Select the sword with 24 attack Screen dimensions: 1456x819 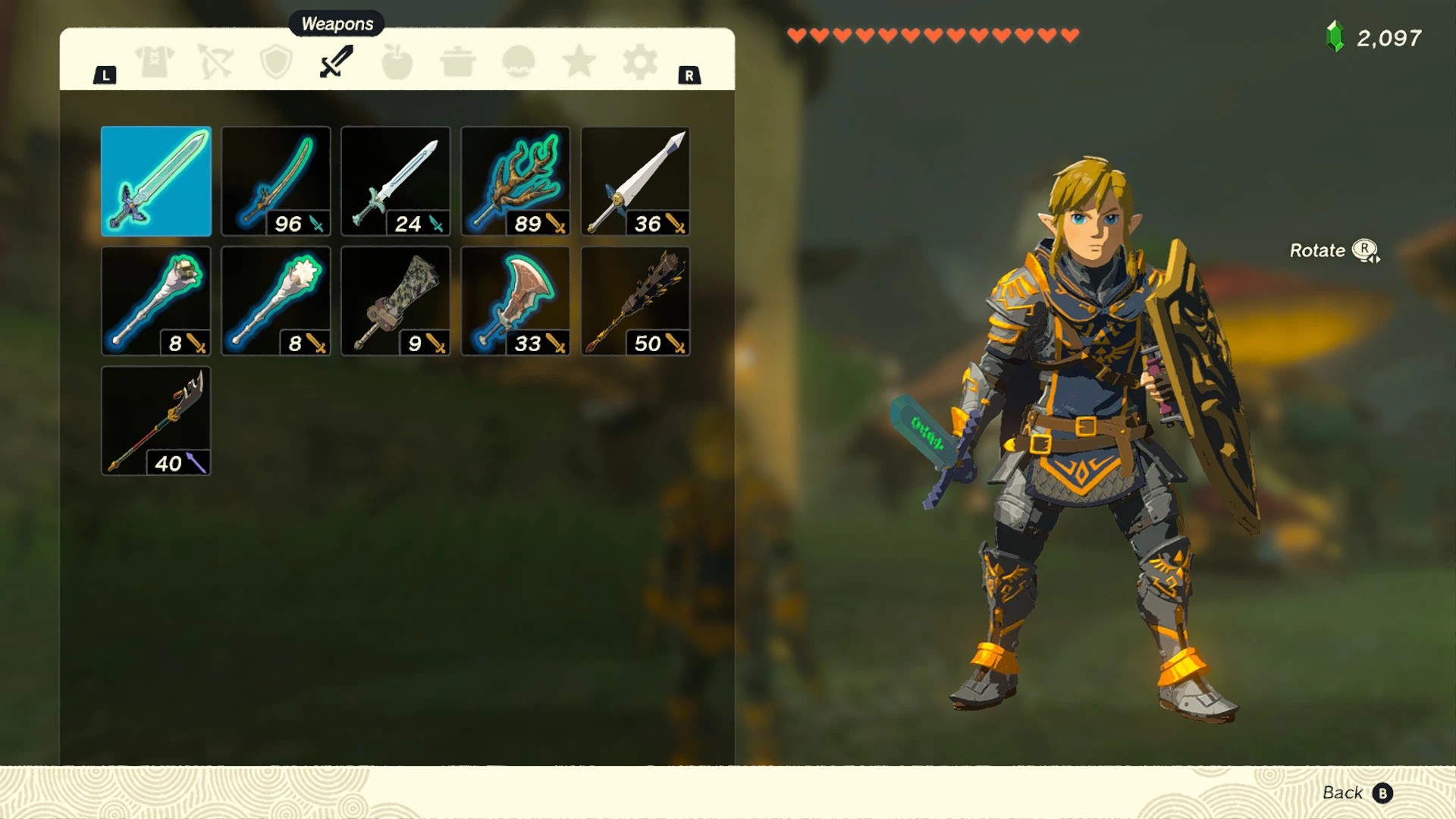[x=395, y=180]
